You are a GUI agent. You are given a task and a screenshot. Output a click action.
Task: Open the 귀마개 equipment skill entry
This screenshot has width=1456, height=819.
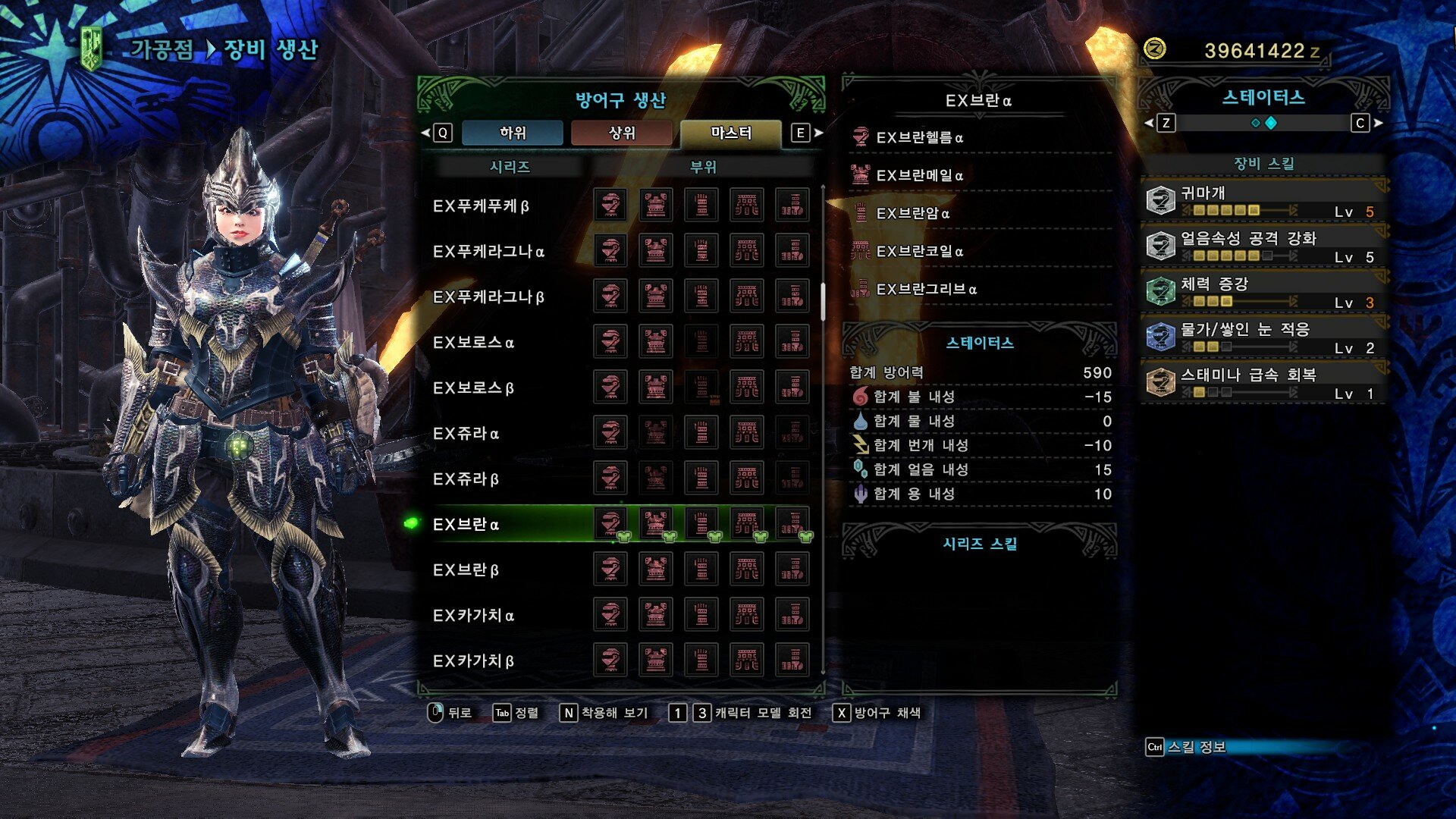1263,200
